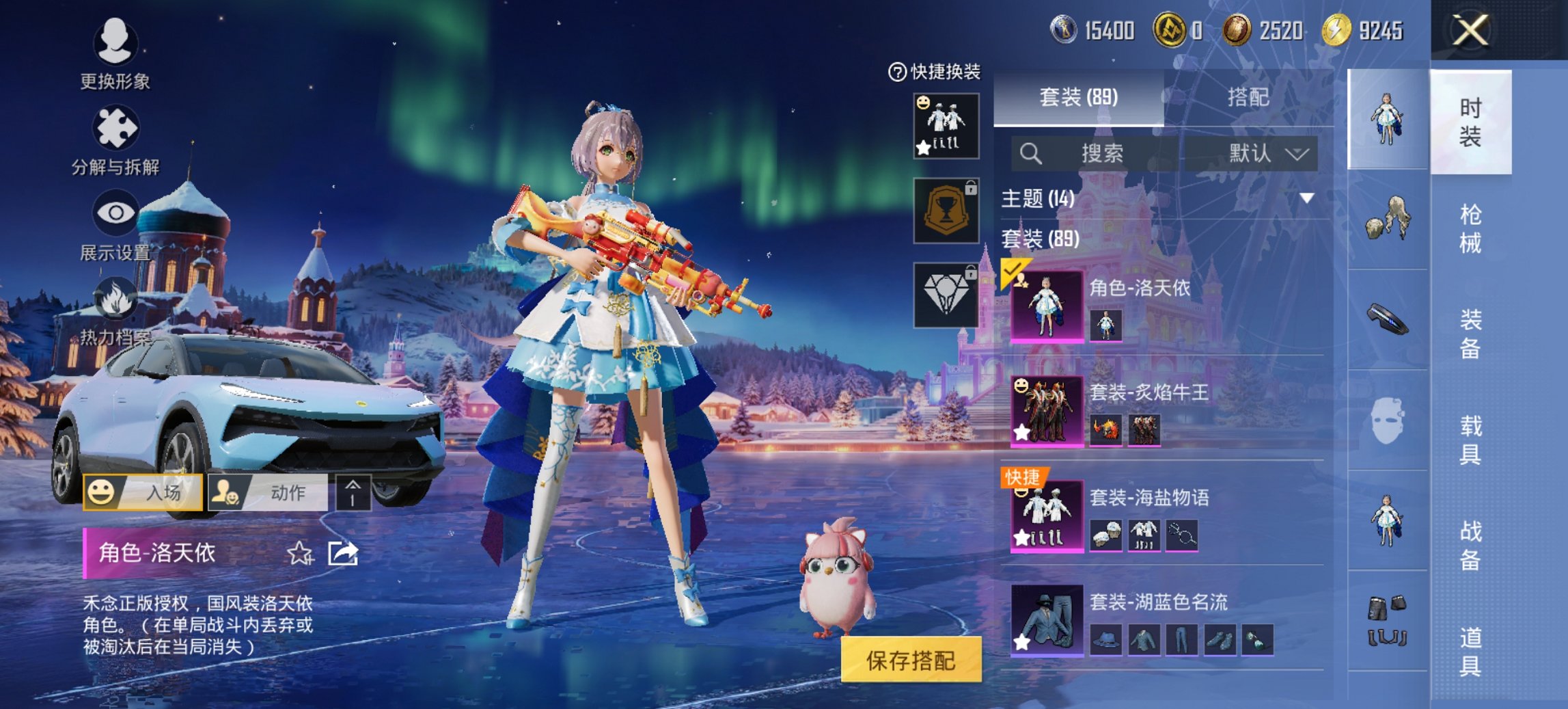This screenshot has height=709, width=1568.
Task: Open the 快捷换装 help question mark
Action: pos(896,72)
